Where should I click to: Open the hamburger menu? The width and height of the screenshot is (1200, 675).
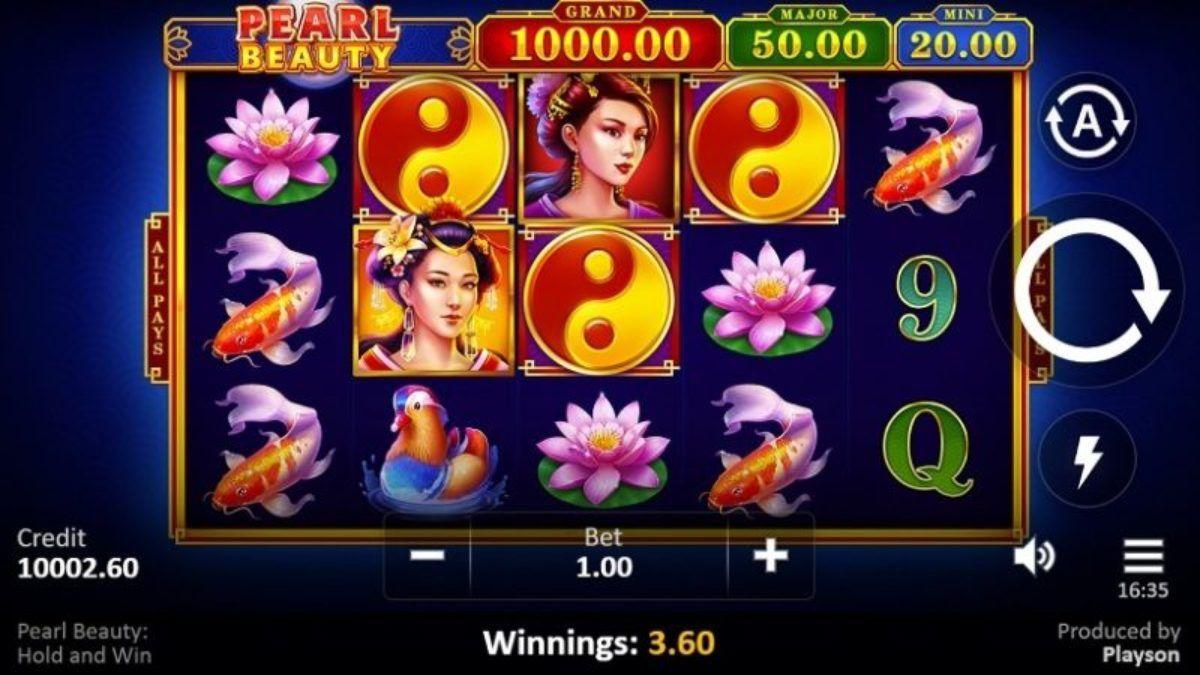[1143, 555]
